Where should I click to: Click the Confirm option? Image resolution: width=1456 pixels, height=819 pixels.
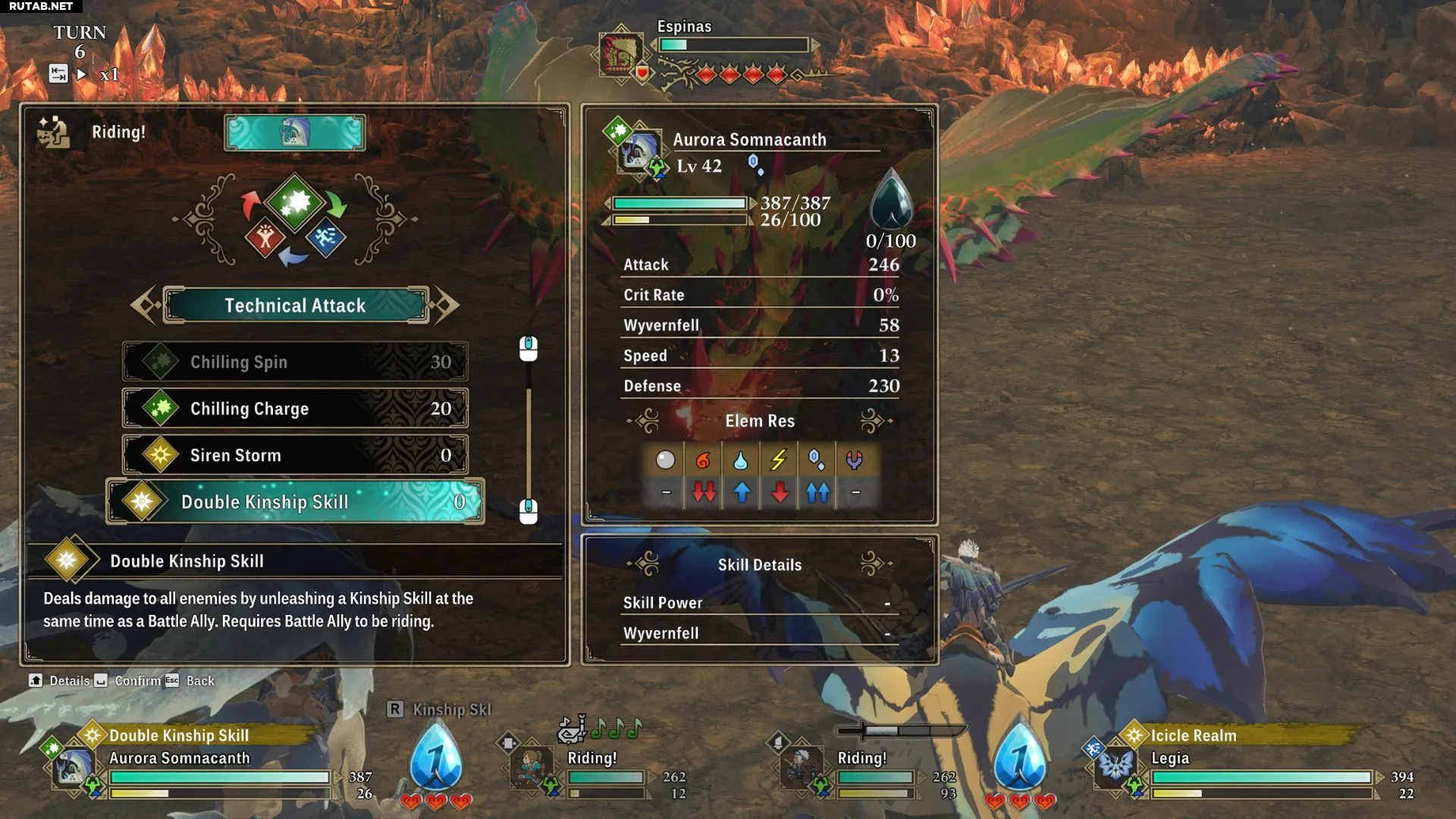coord(136,681)
